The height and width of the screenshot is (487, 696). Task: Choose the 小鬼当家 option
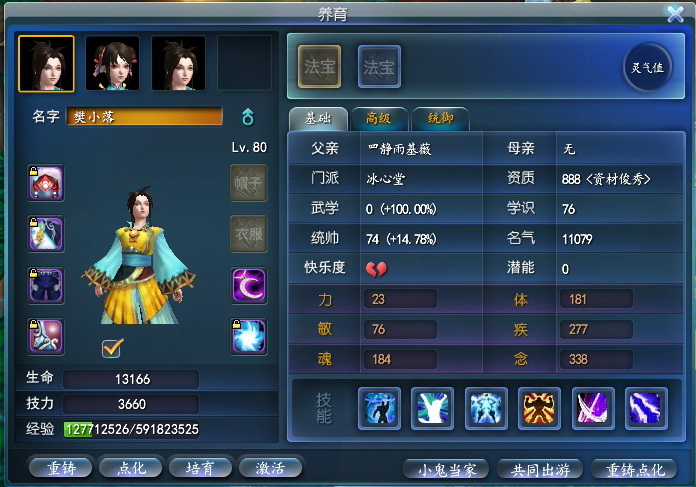click(x=447, y=468)
